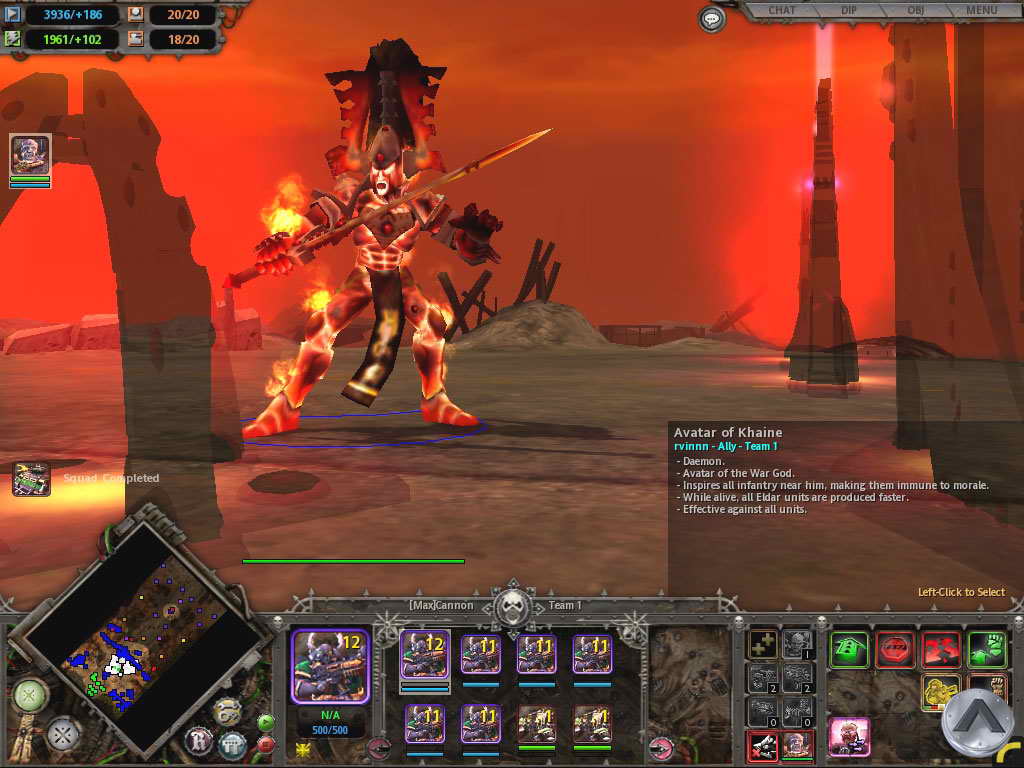Open the game MENU
This screenshot has width=1024, height=768.
tap(982, 11)
